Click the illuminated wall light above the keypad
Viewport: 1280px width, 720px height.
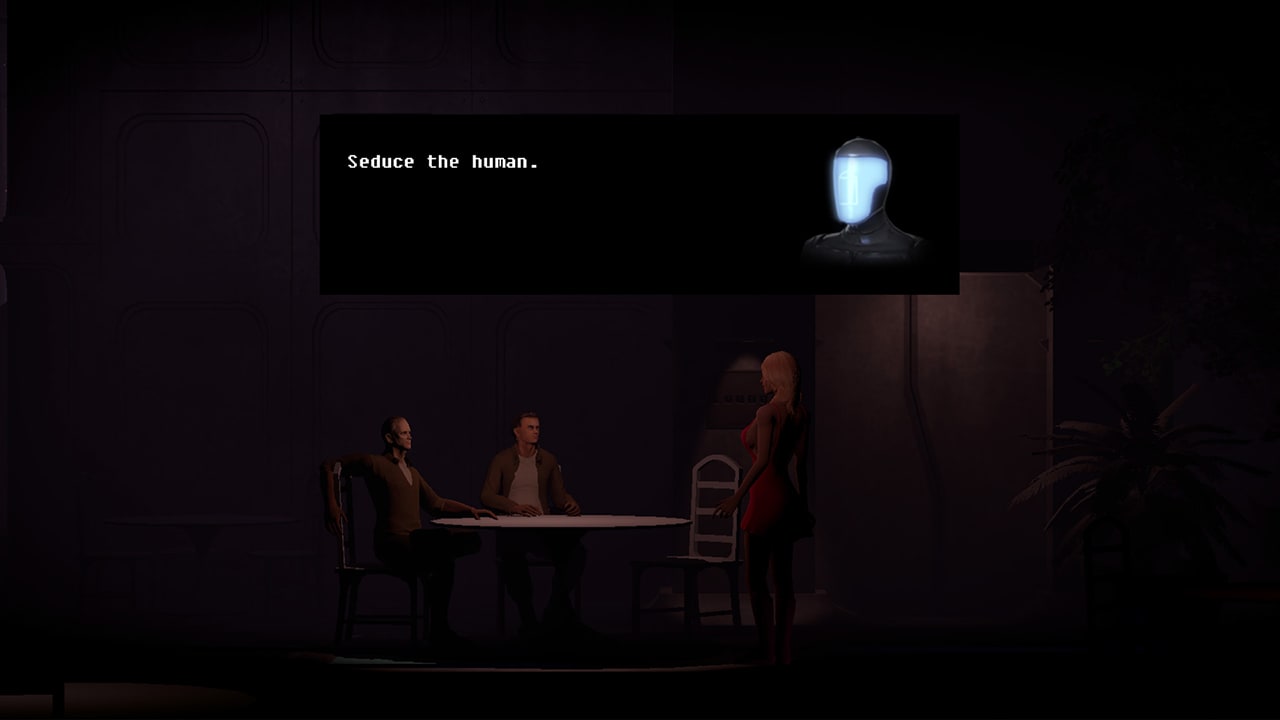pyautogui.click(x=742, y=365)
